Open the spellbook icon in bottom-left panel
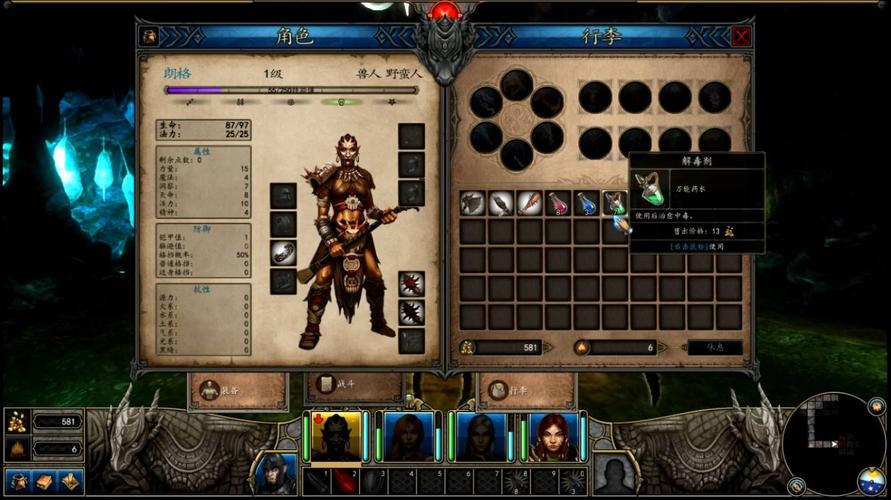 (45, 481)
